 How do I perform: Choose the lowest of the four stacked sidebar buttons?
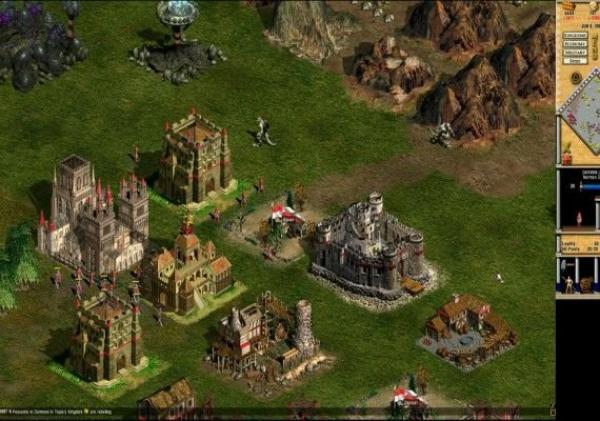(x=573, y=63)
